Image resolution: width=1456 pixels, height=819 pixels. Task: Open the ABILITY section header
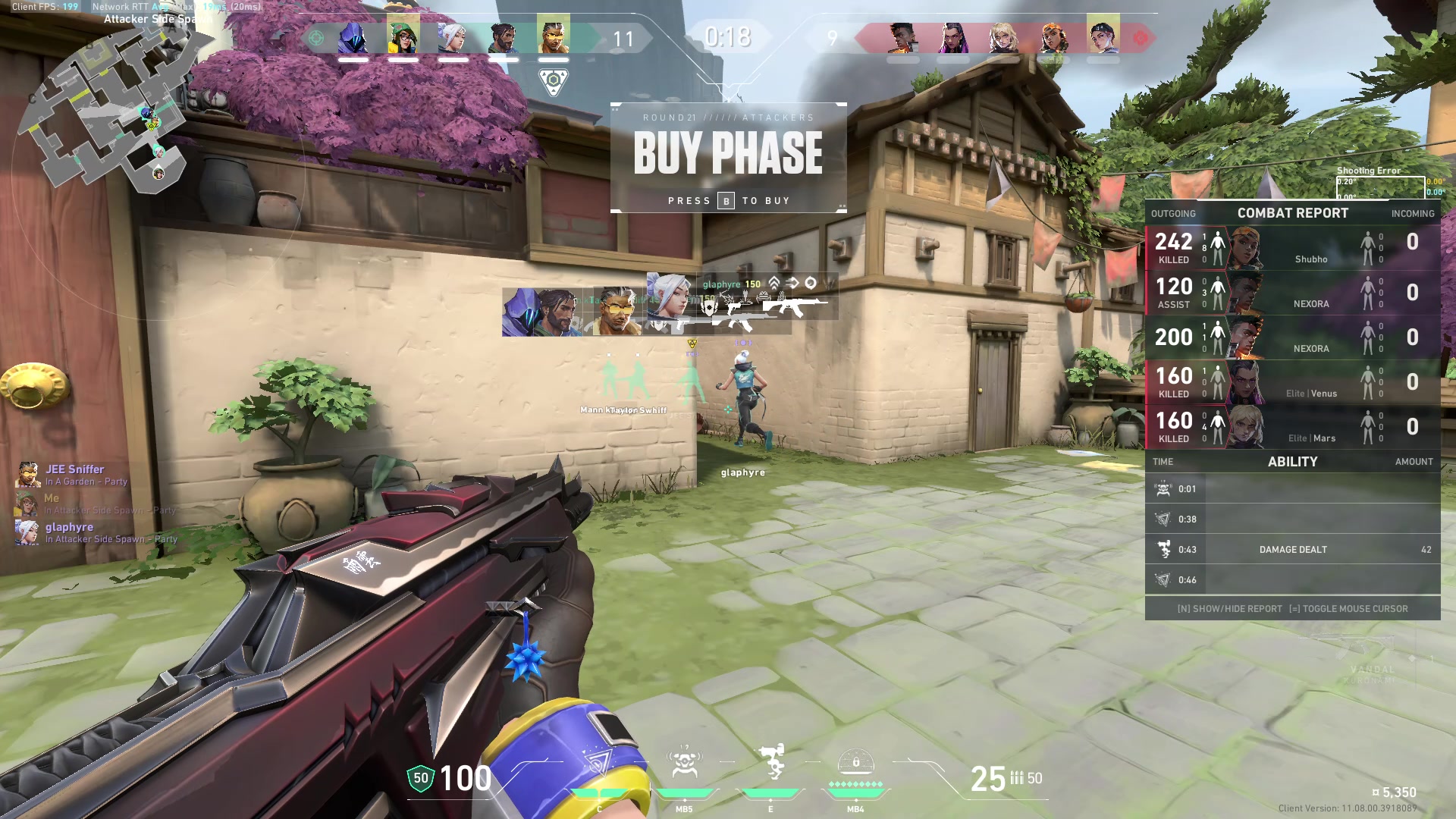pos(1292,461)
